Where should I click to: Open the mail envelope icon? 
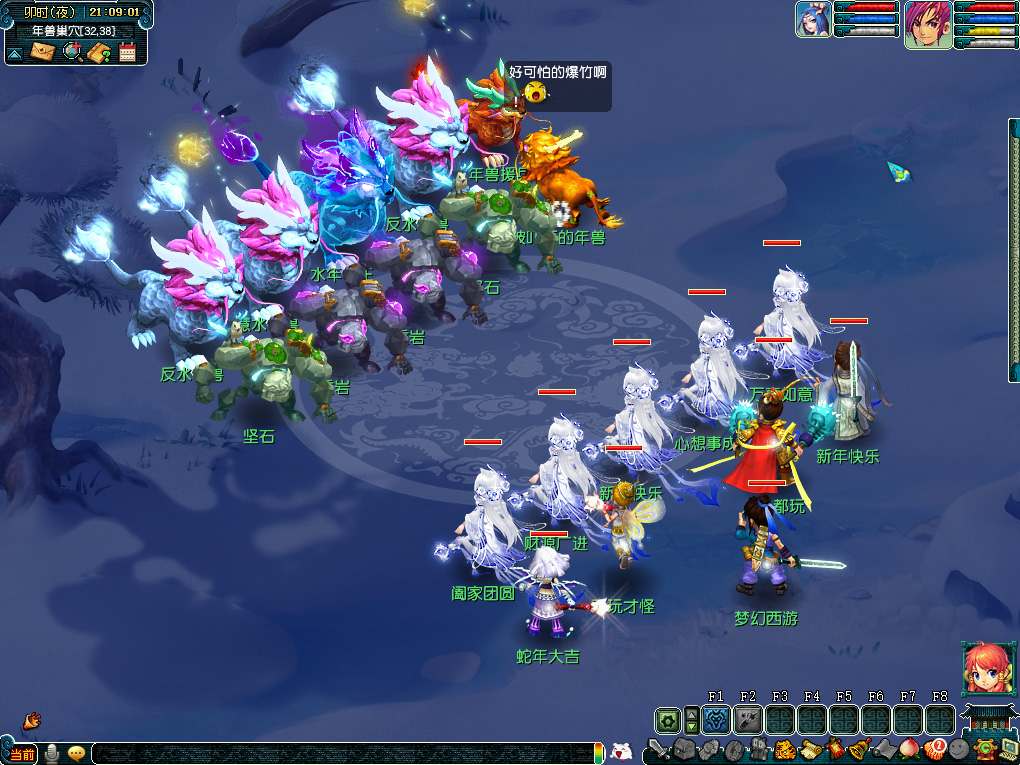click(x=41, y=52)
